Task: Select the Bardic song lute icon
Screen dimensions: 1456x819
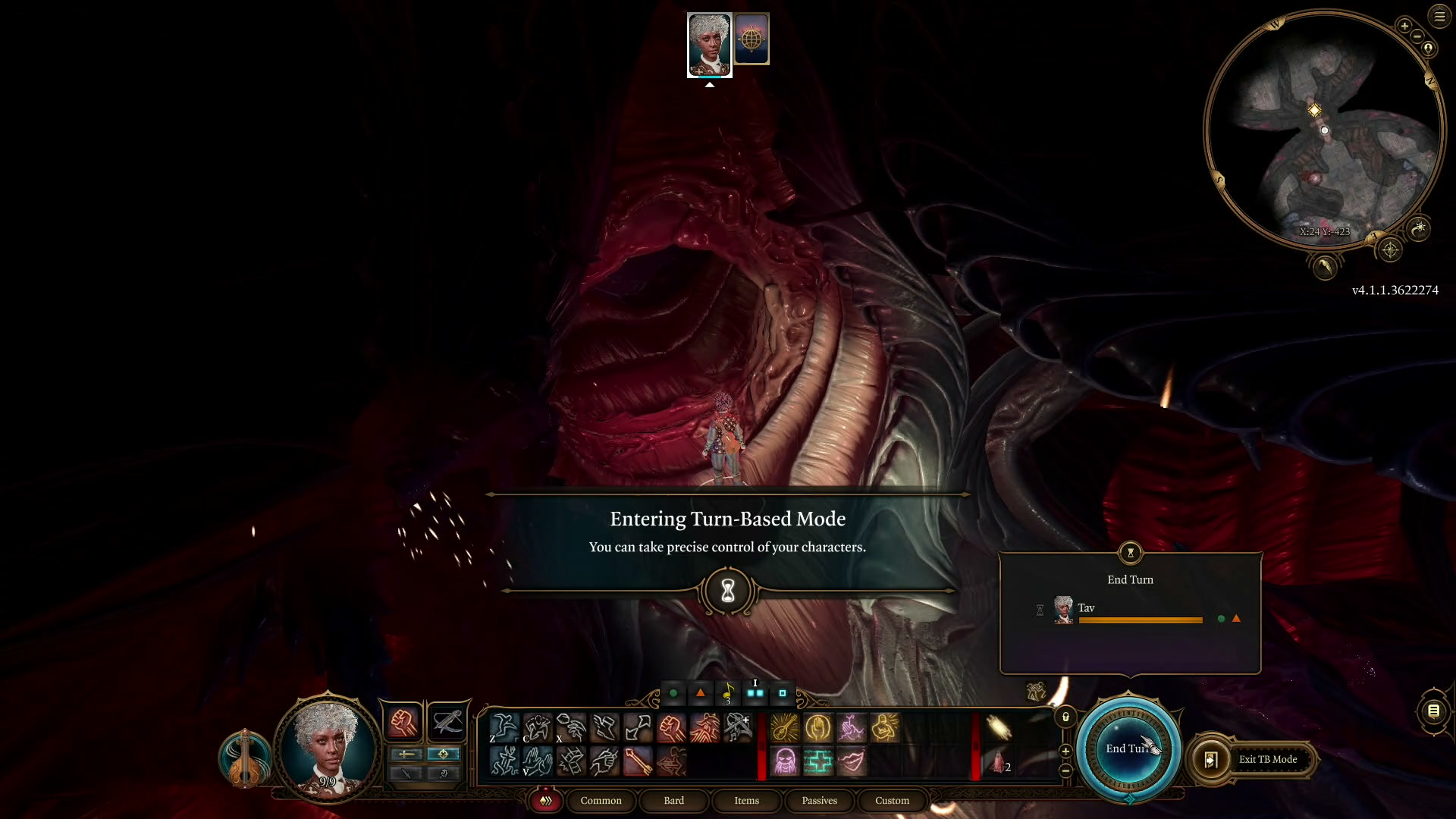Action: [x=785, y=728]
